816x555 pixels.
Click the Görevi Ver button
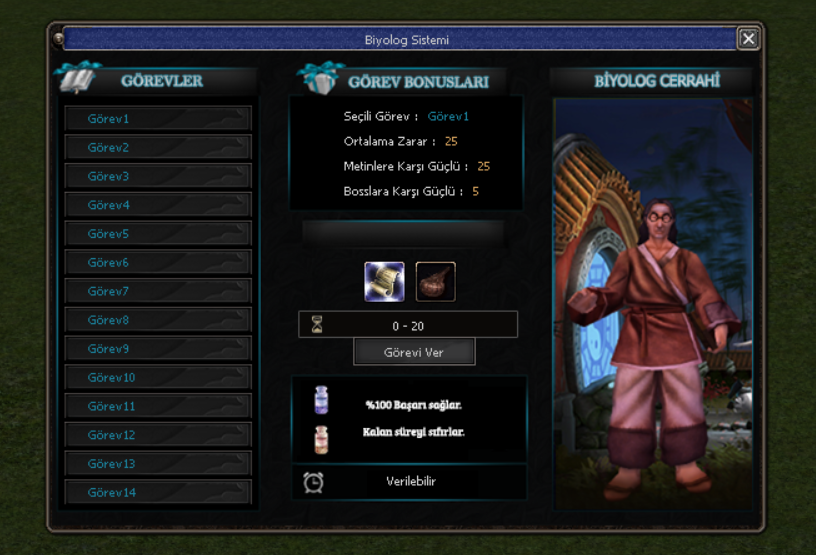(414, 353)
